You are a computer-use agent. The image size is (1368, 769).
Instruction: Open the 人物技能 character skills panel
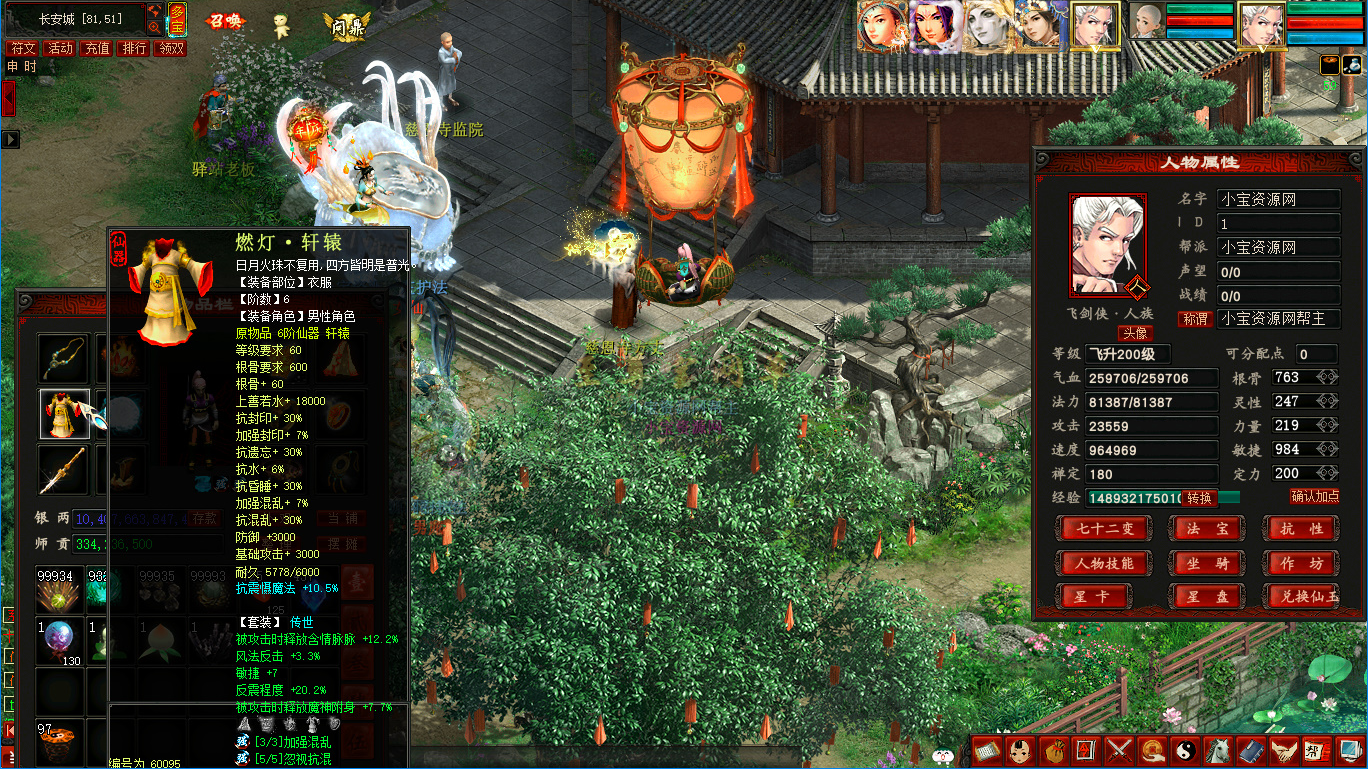click(1103, 563)
